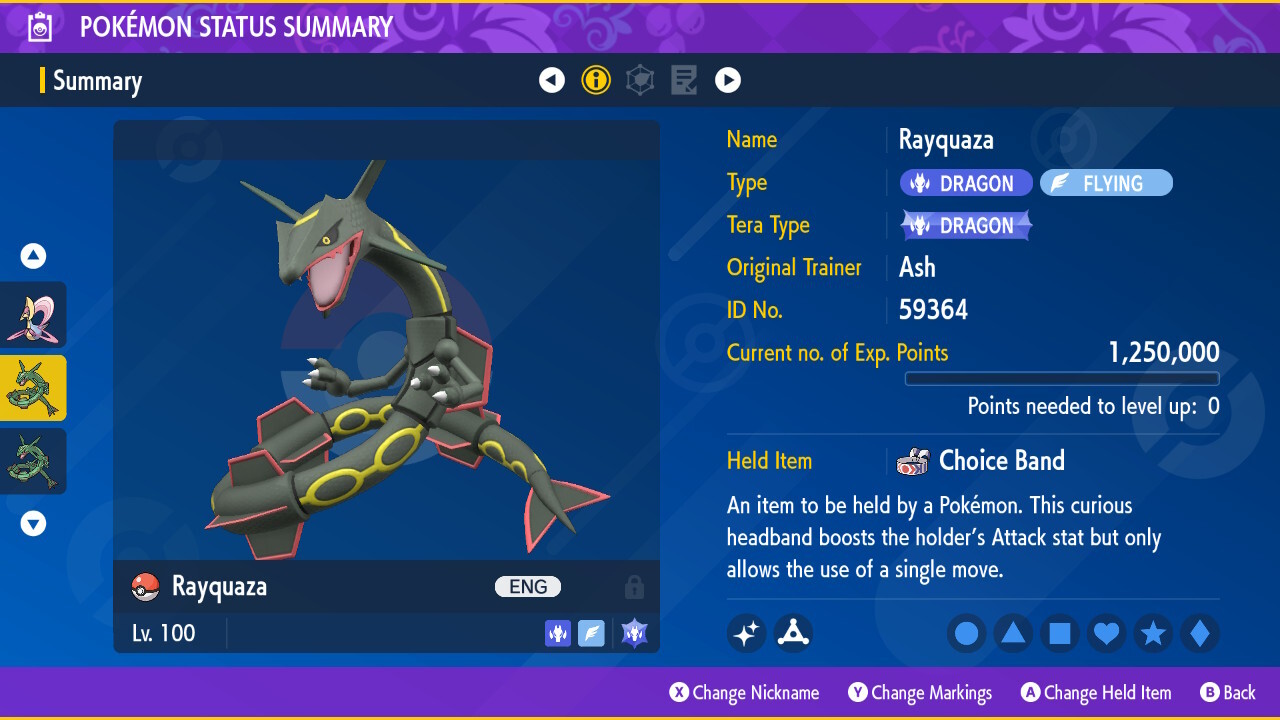The height and width of the screenshot is (720, 1280).
Task: Toggle the triangle marking
Action: [1013, 633]
